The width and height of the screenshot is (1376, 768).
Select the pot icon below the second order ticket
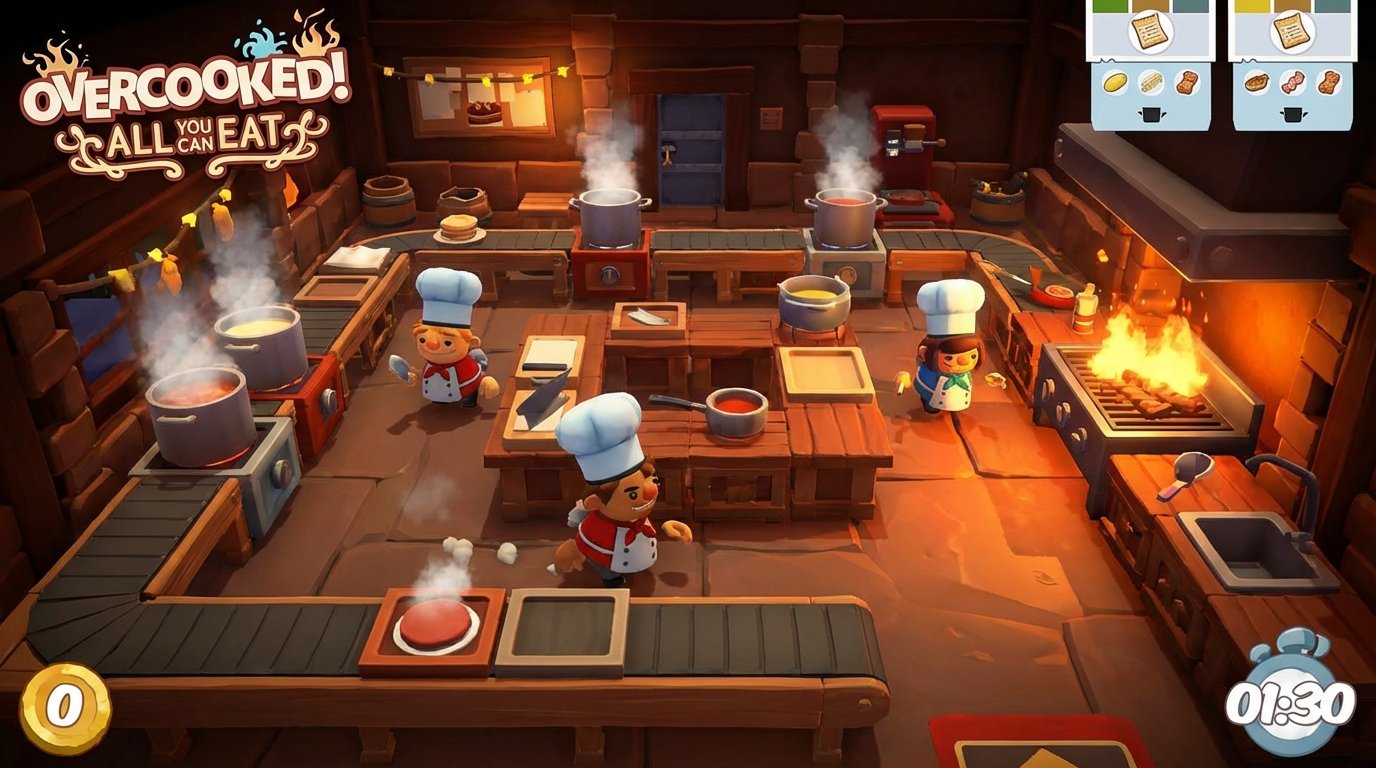pos(1293,113)
